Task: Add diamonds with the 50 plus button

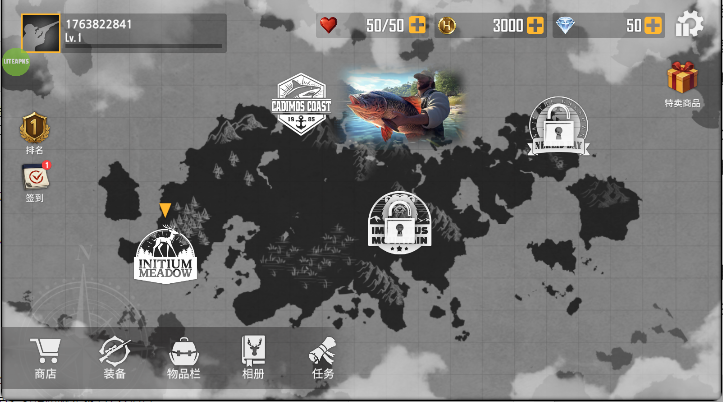Action: point(653,26)
